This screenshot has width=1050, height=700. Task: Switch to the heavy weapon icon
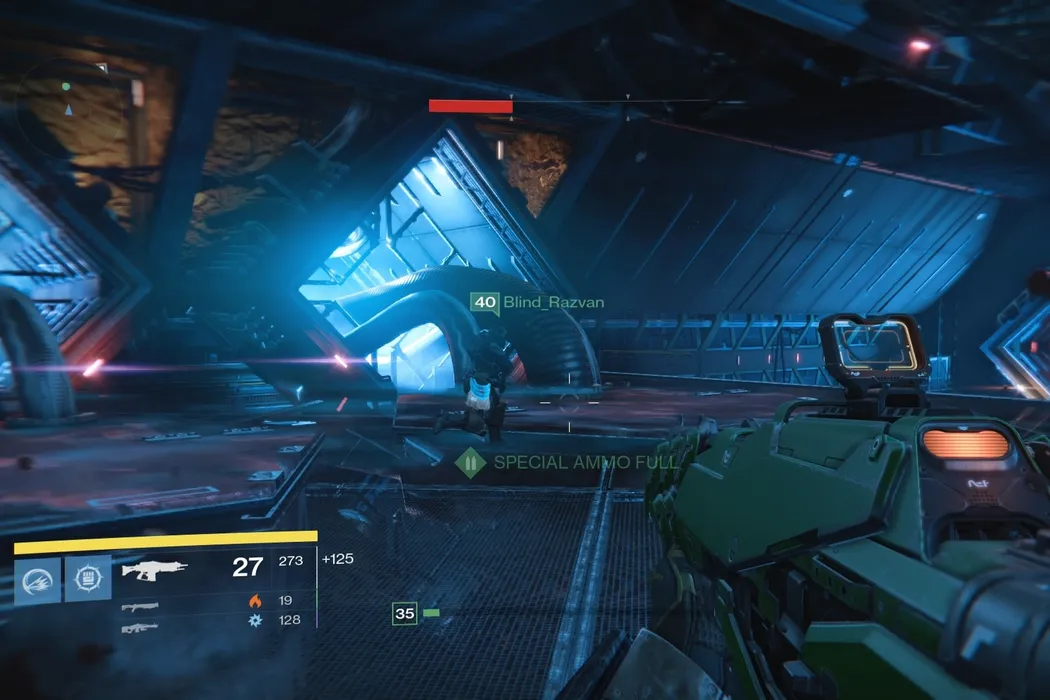140,627
